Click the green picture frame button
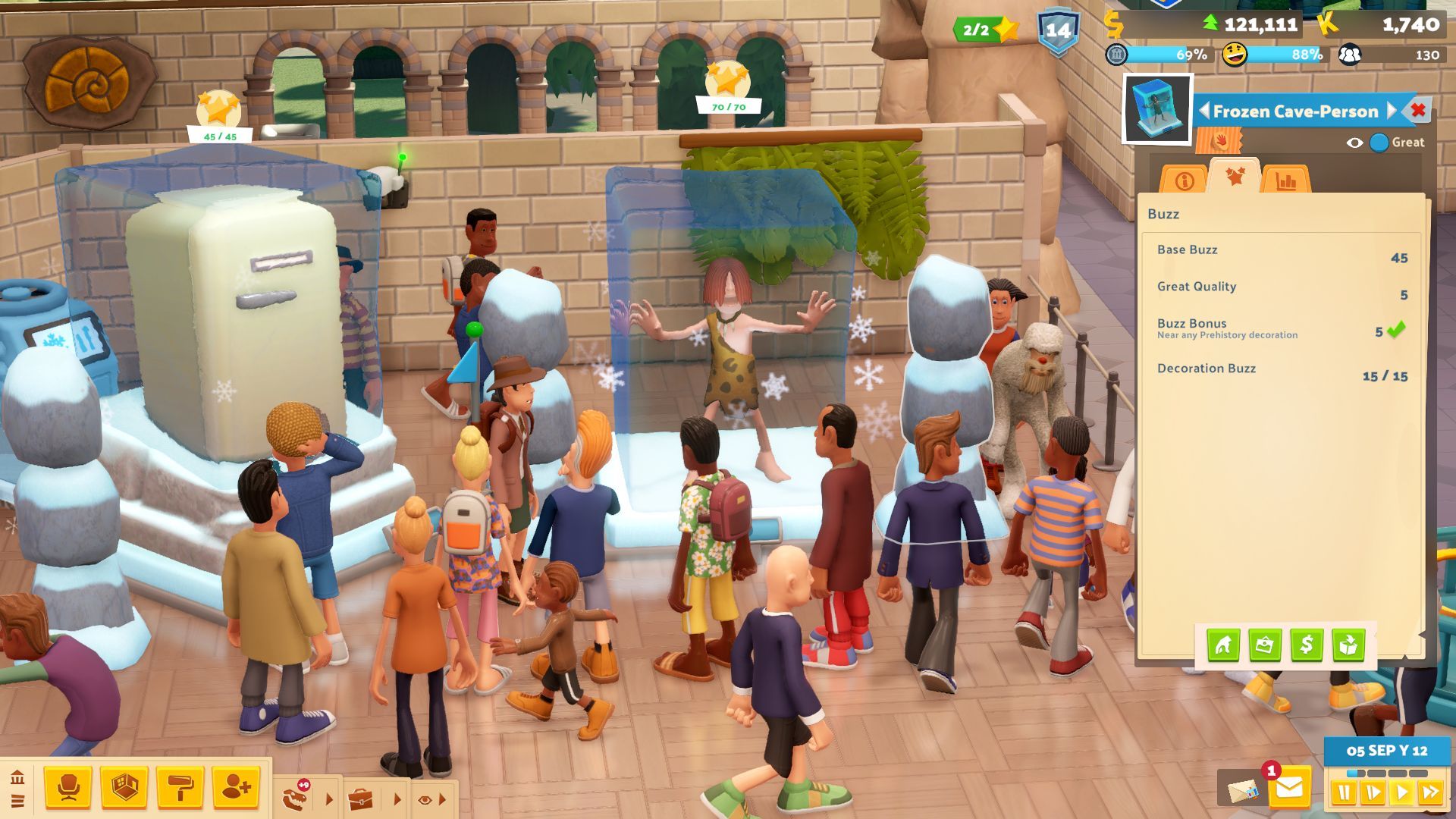 1265,645
